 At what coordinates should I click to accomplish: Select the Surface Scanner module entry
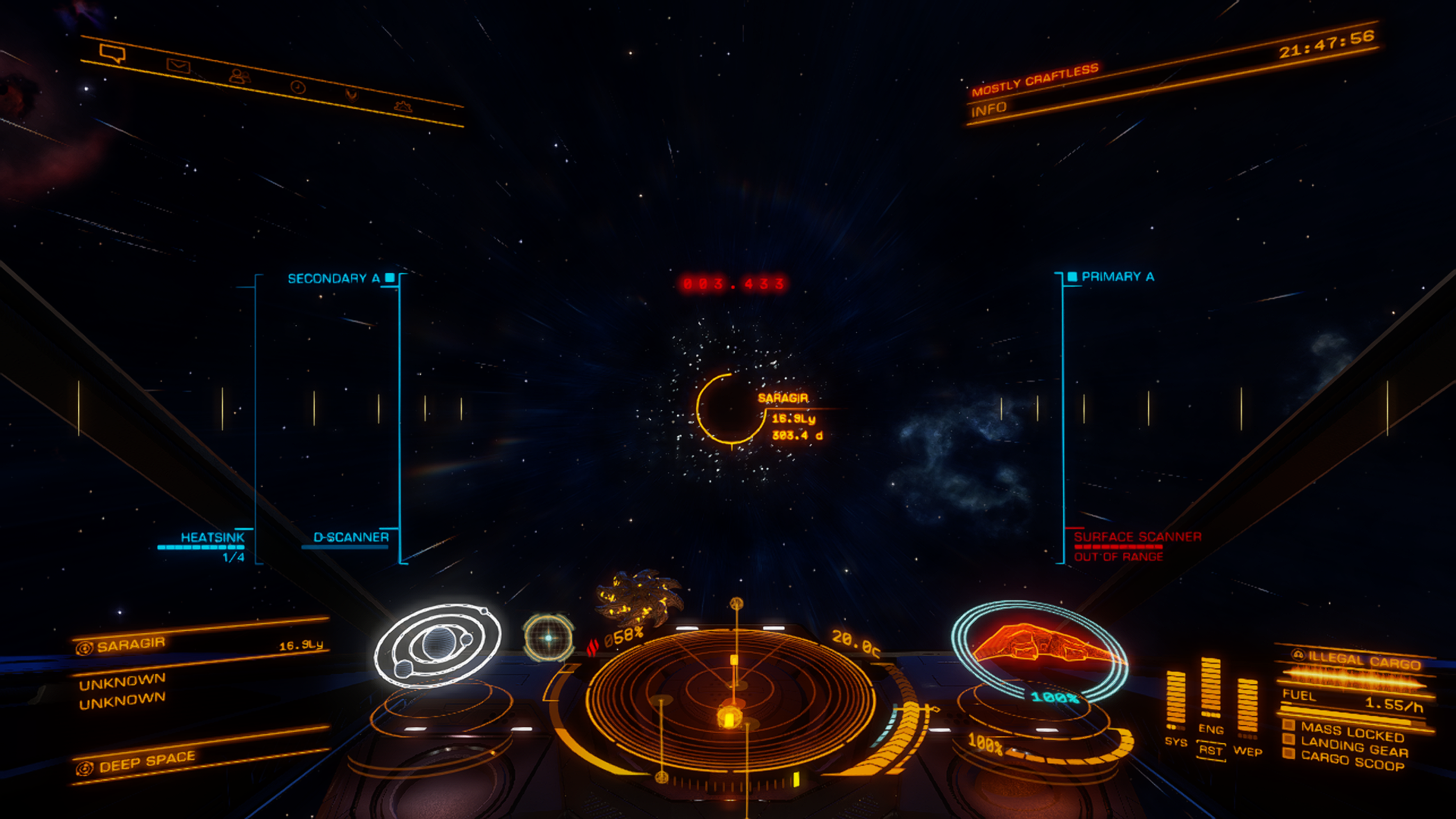coord(1137,537)
